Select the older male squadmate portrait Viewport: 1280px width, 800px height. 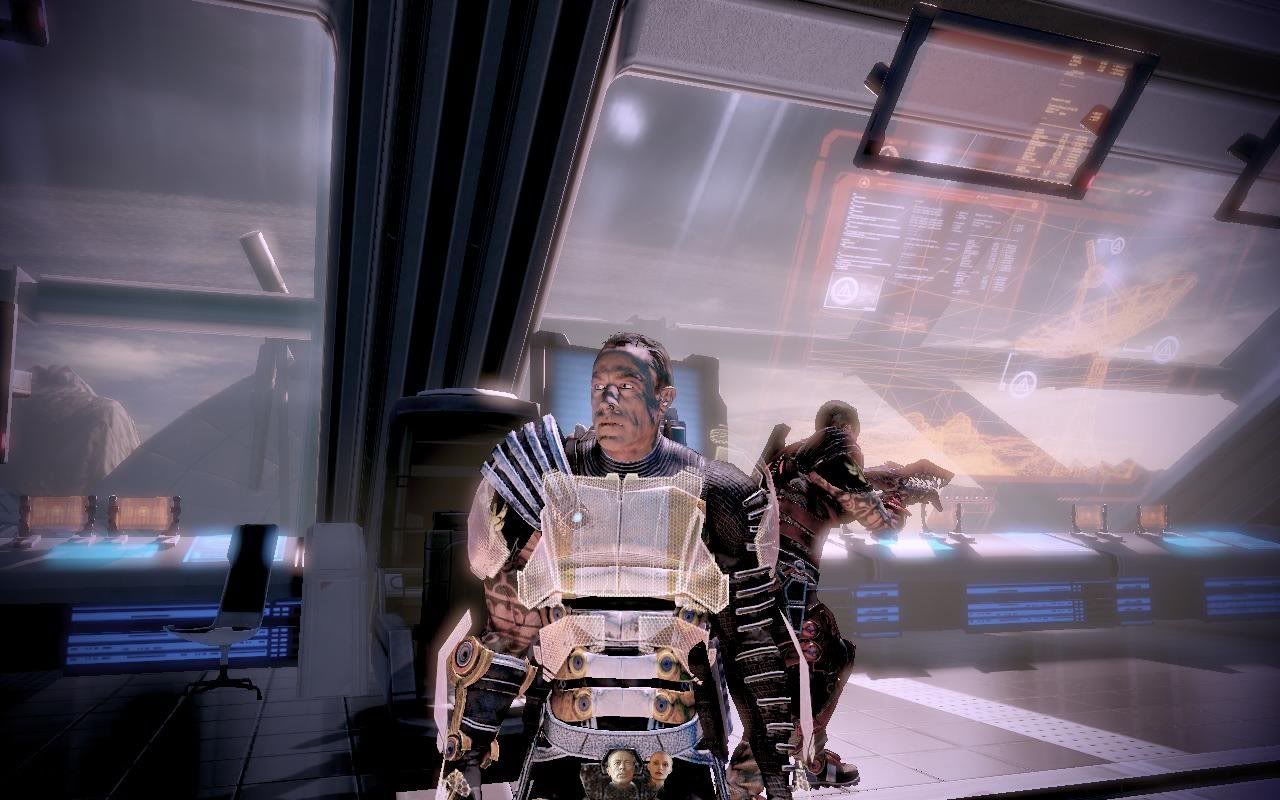pos(620,768)
